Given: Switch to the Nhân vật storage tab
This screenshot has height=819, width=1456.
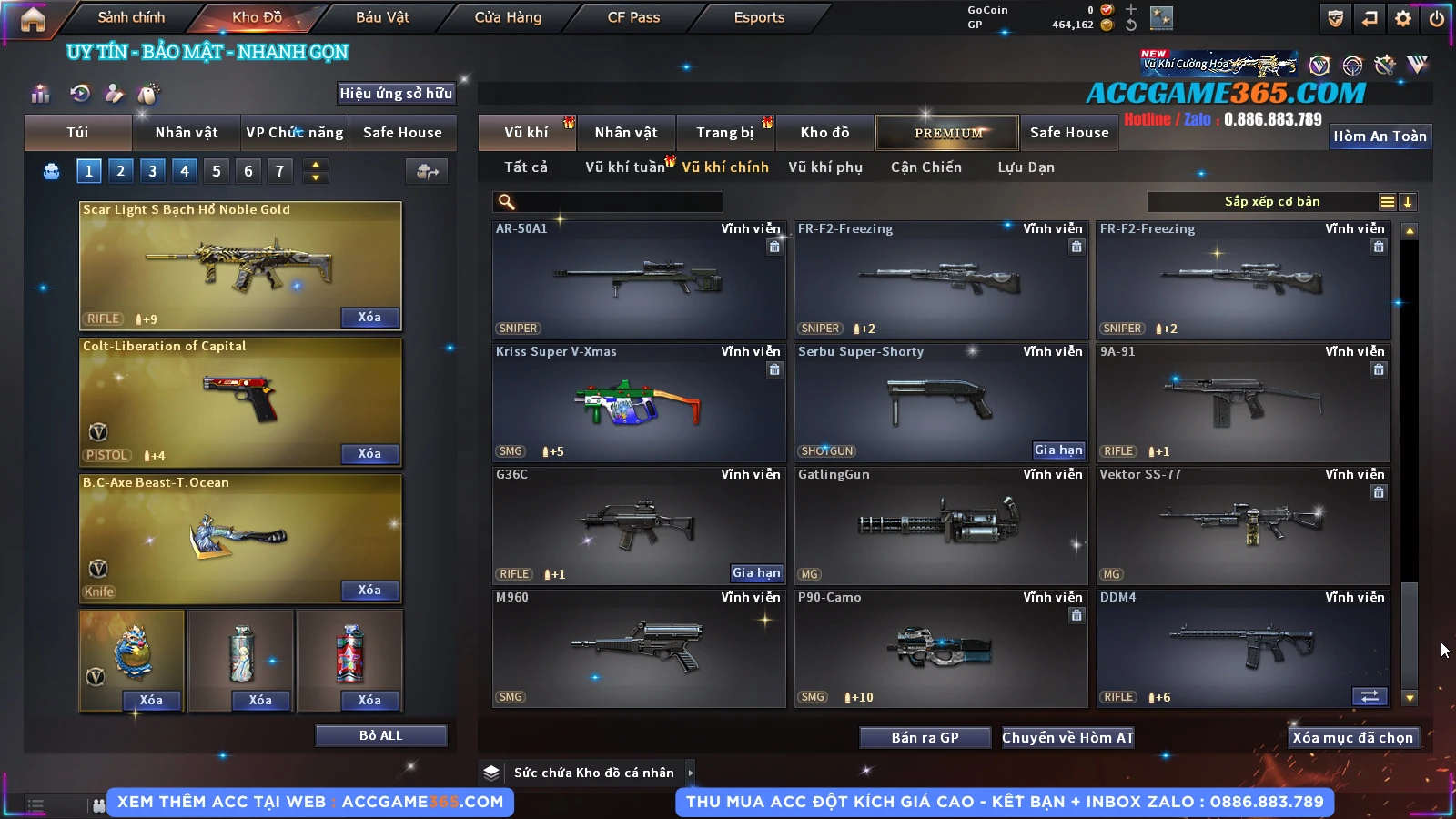Looking at the screenshot, I should [x=626, y=133].
